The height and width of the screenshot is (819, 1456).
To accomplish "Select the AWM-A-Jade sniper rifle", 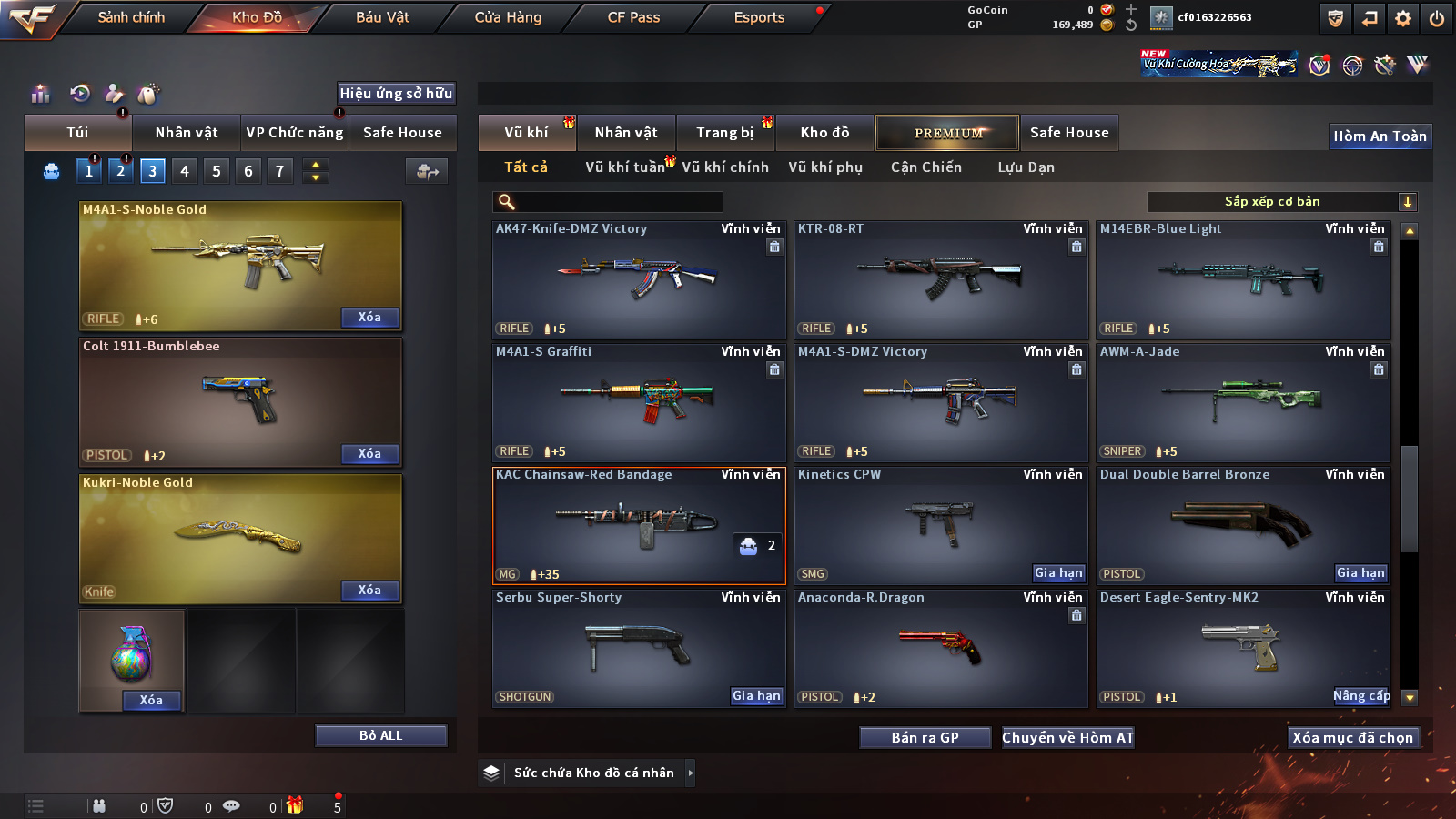I will 1243,400.
